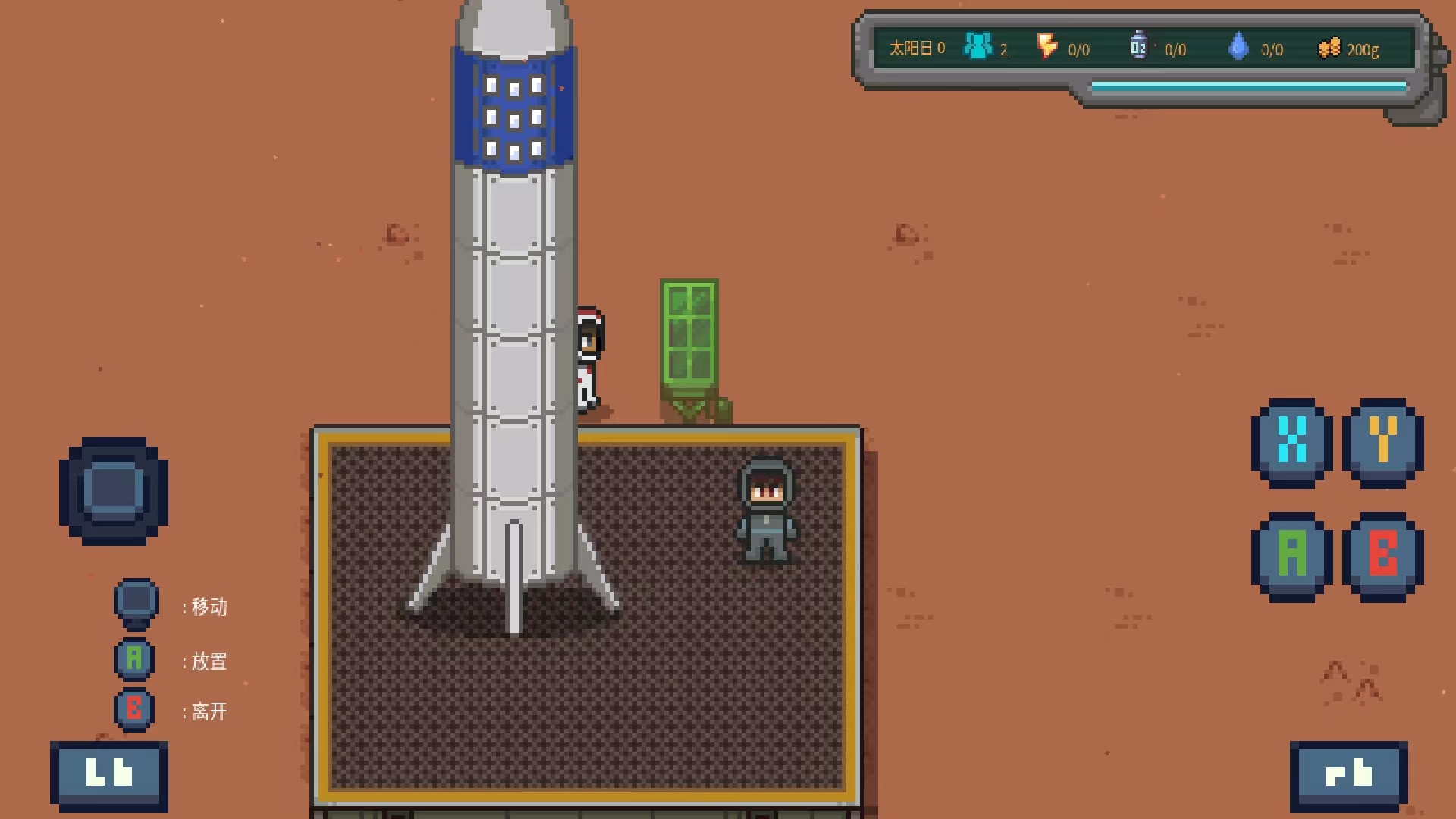Screen dimensions: 1456x819
Task: Click the 太阳日 sol day counter
Action: click(x=914, y=48)
